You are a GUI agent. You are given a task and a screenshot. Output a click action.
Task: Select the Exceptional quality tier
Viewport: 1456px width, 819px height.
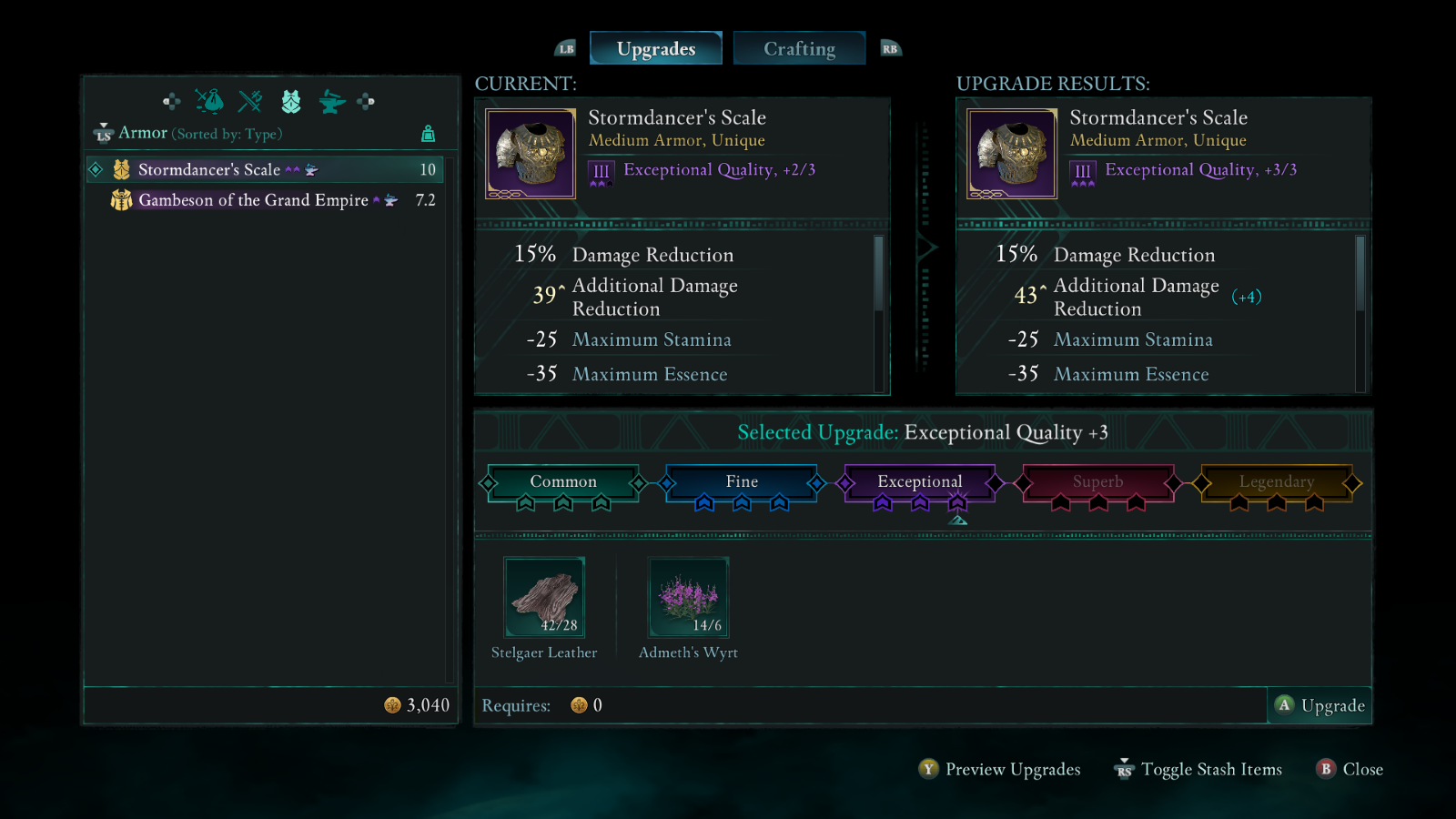(919, 481)
